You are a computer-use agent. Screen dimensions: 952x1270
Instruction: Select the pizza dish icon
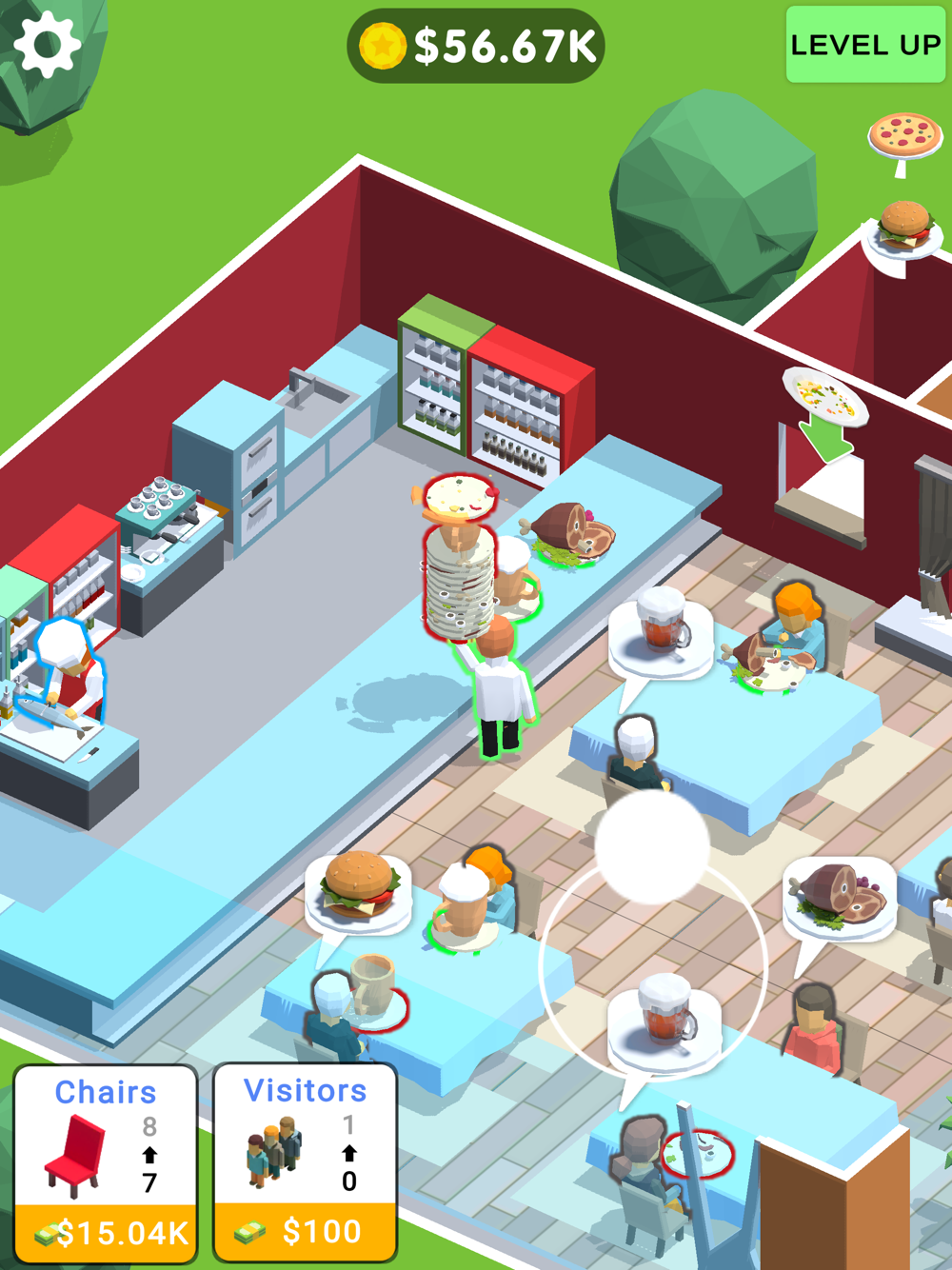point(904,136)
